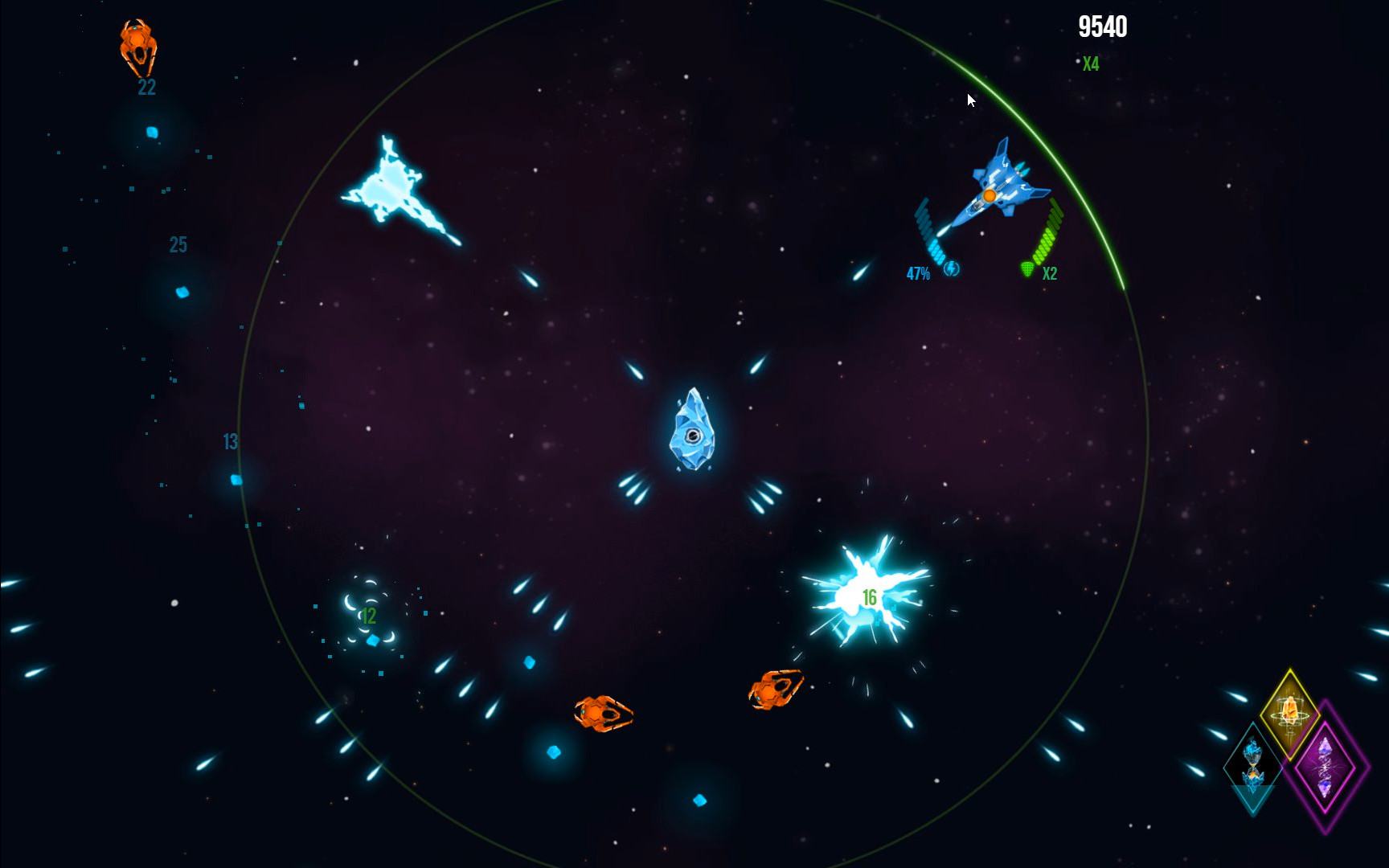
Task: Select the blue hourglass crystal ability
Action: click(x=1252, y=764)
